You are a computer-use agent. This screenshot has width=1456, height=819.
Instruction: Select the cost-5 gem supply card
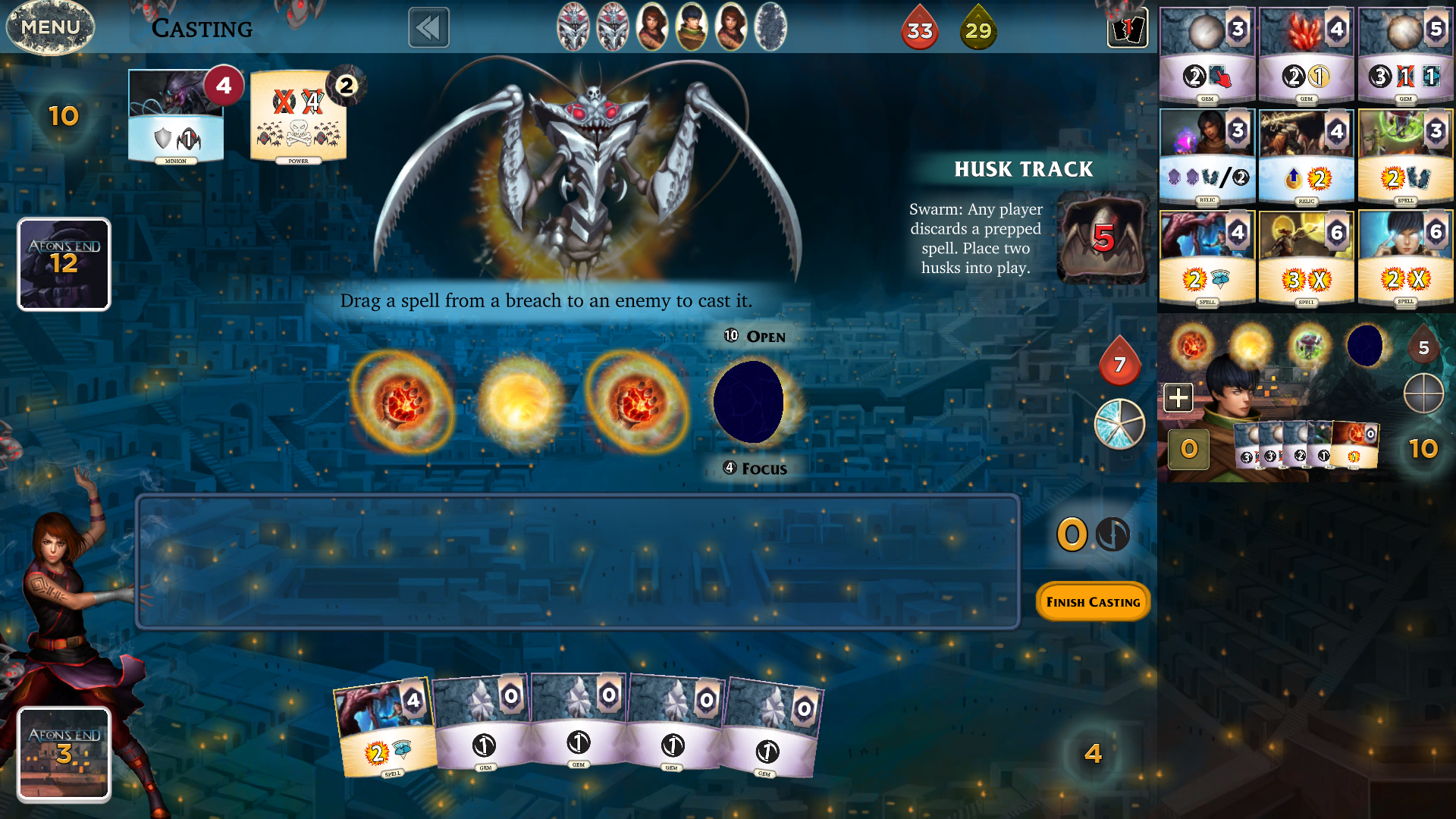point(1405,55)
